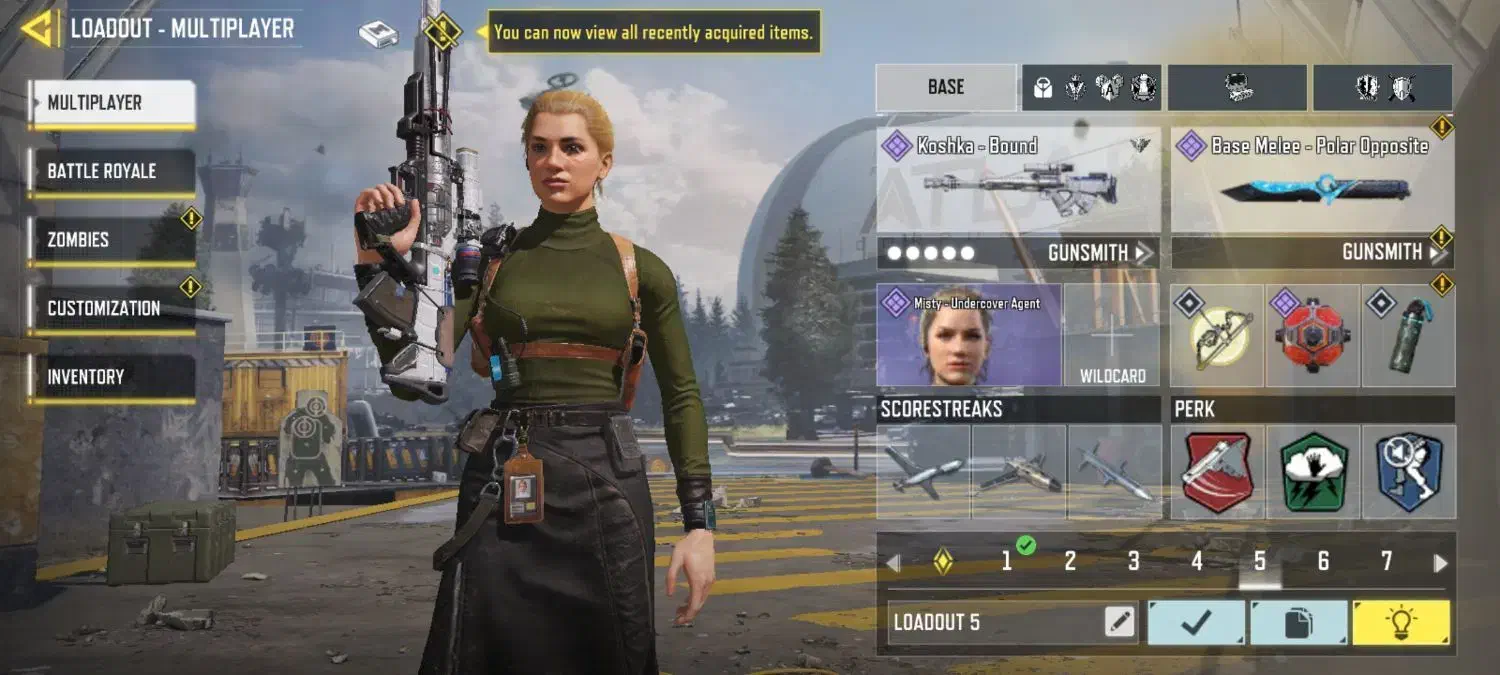Image resolution: width=1500 pixels, height=675 pixels.
Task: Click the yellow lightbulb recommendation button
Action: point(1400,623)
